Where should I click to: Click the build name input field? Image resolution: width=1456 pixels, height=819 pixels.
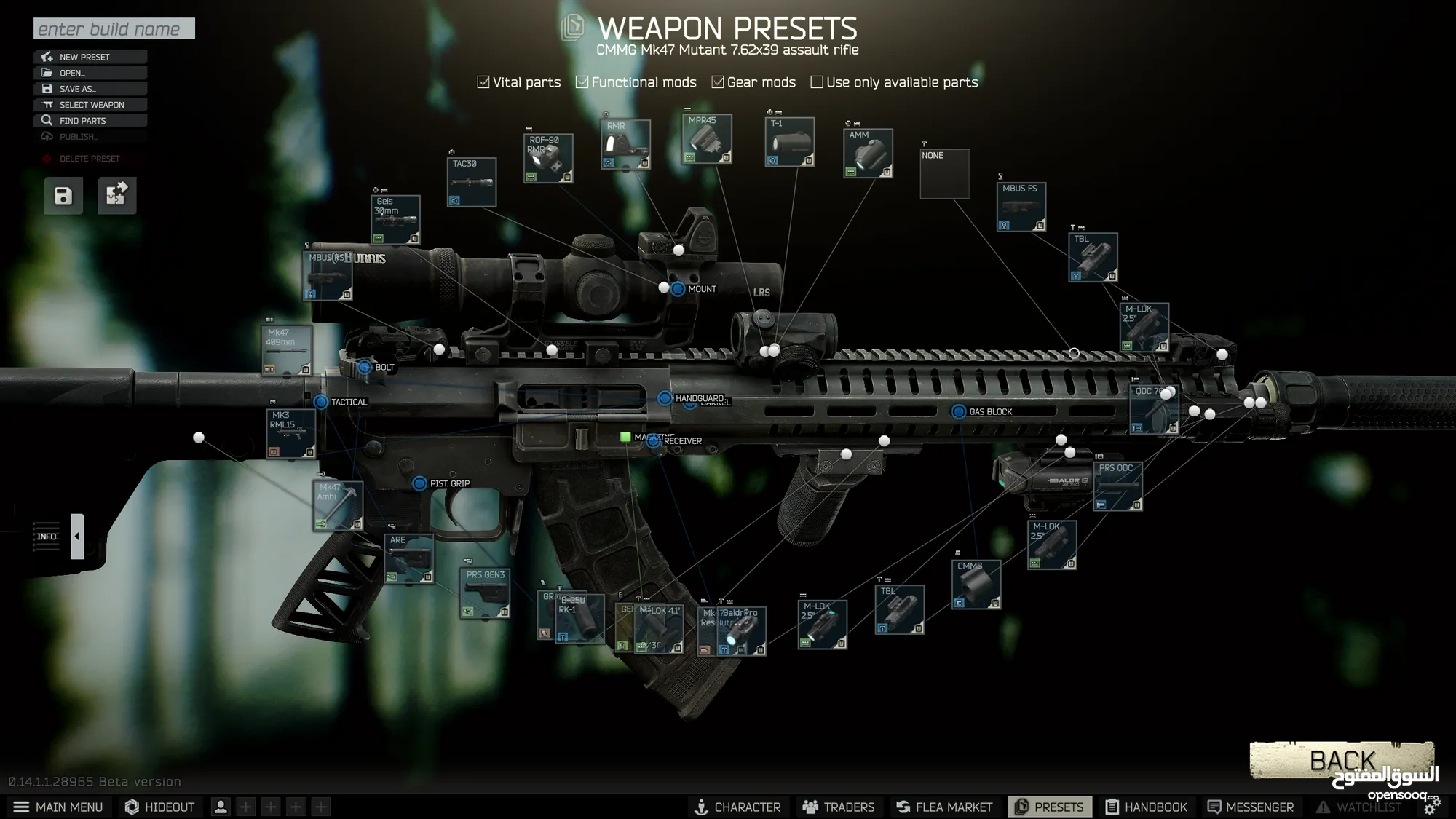coord(114,28)
